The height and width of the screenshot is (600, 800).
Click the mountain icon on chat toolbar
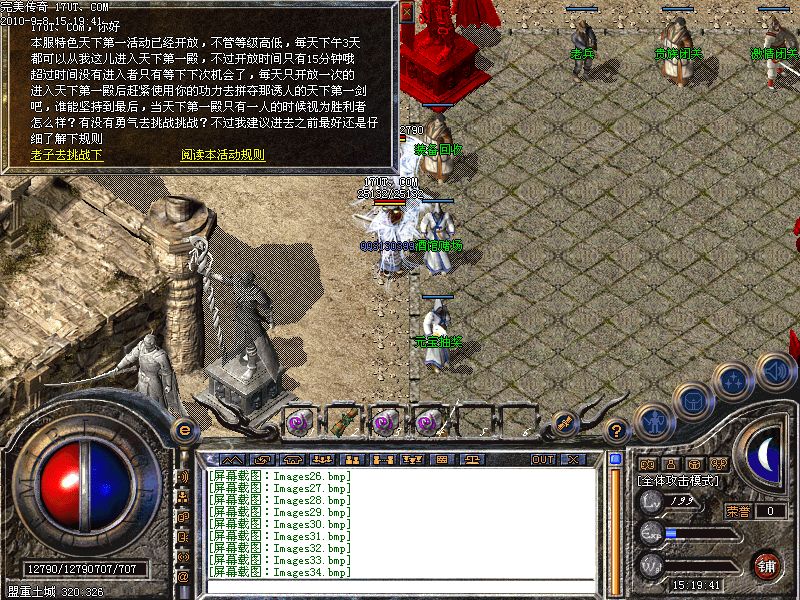tap(232, 460)
